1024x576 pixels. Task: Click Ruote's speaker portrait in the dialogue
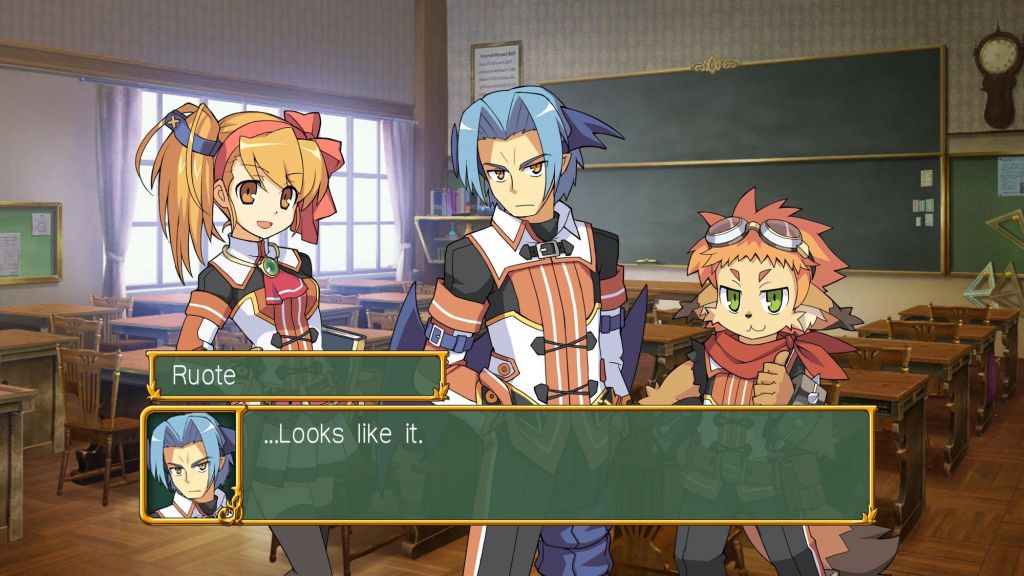click(x=191, y=463)
